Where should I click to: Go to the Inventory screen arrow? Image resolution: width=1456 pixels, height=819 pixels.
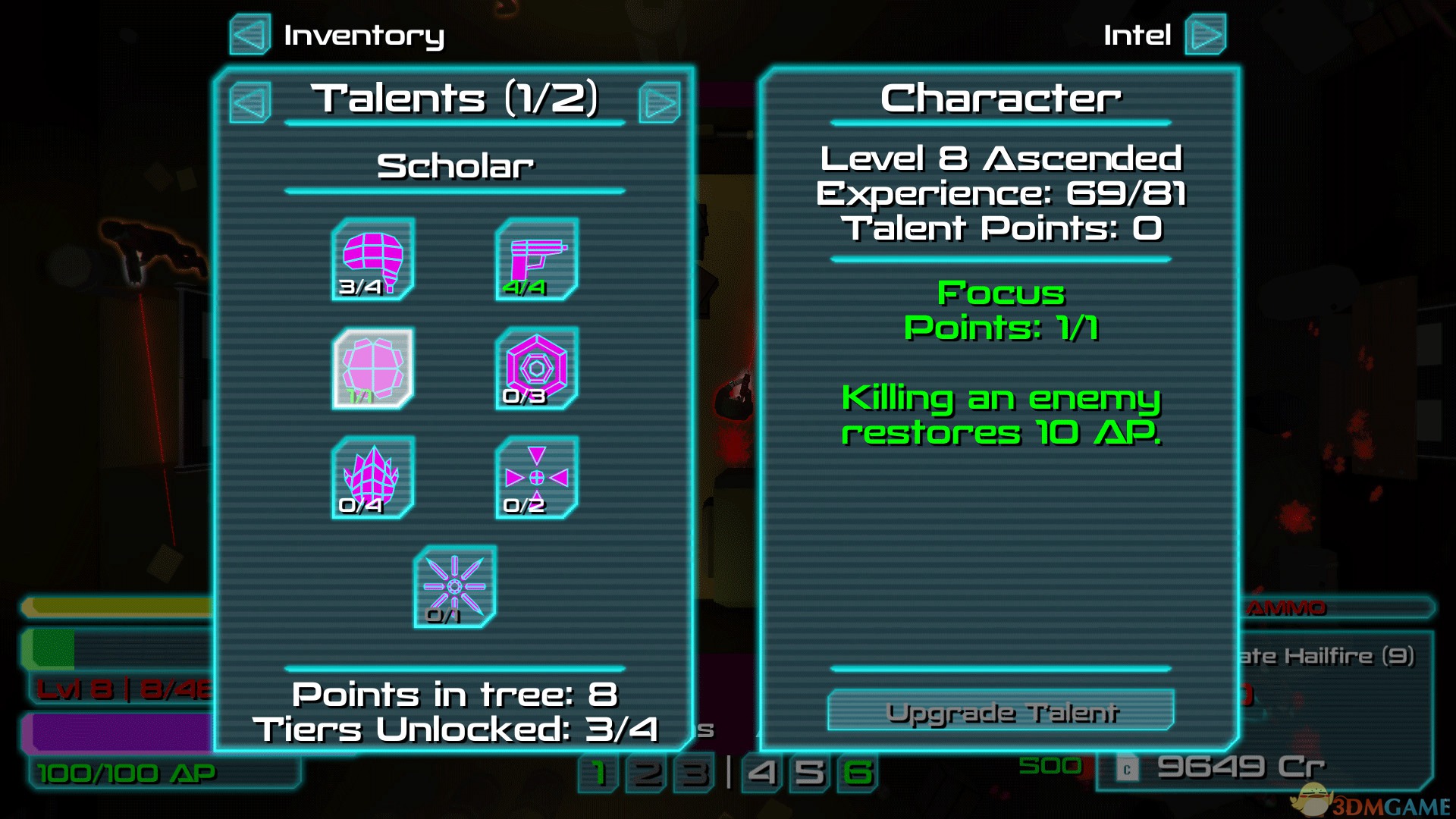pos(250,35)
